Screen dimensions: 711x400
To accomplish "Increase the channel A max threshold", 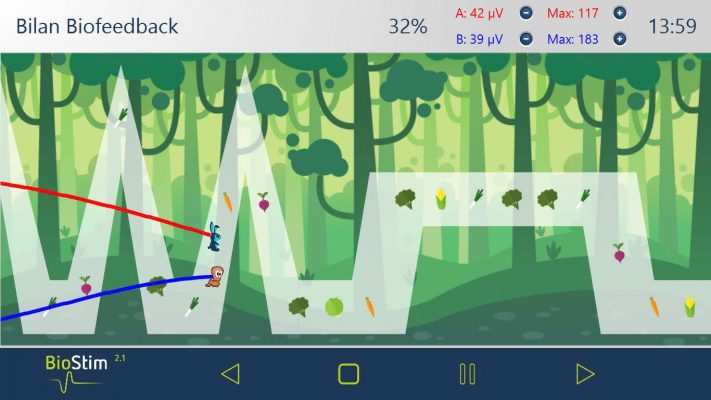I will point(620,14).
